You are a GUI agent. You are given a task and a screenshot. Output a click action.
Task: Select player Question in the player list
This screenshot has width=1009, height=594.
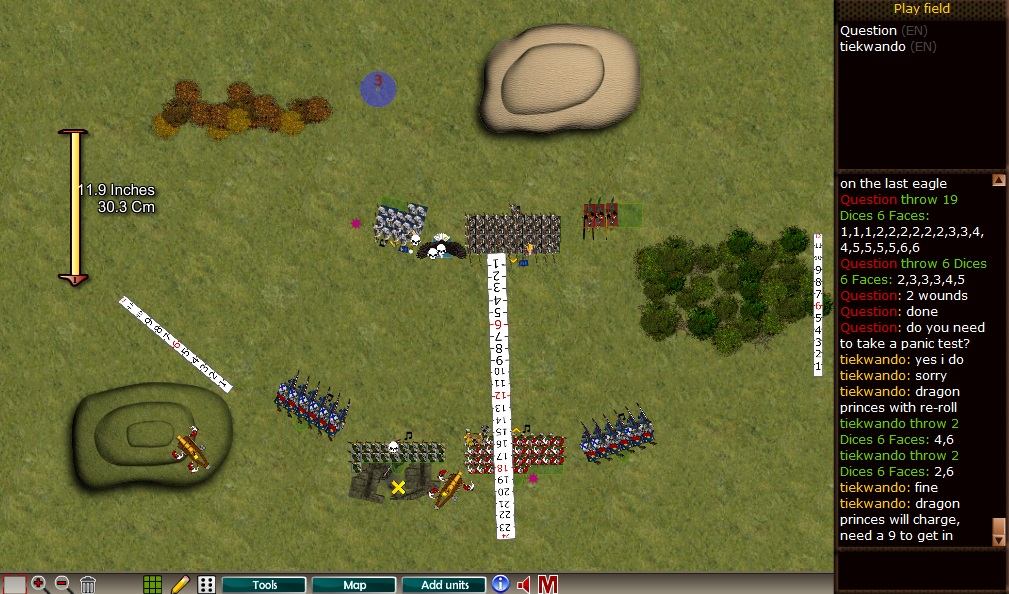868,31
